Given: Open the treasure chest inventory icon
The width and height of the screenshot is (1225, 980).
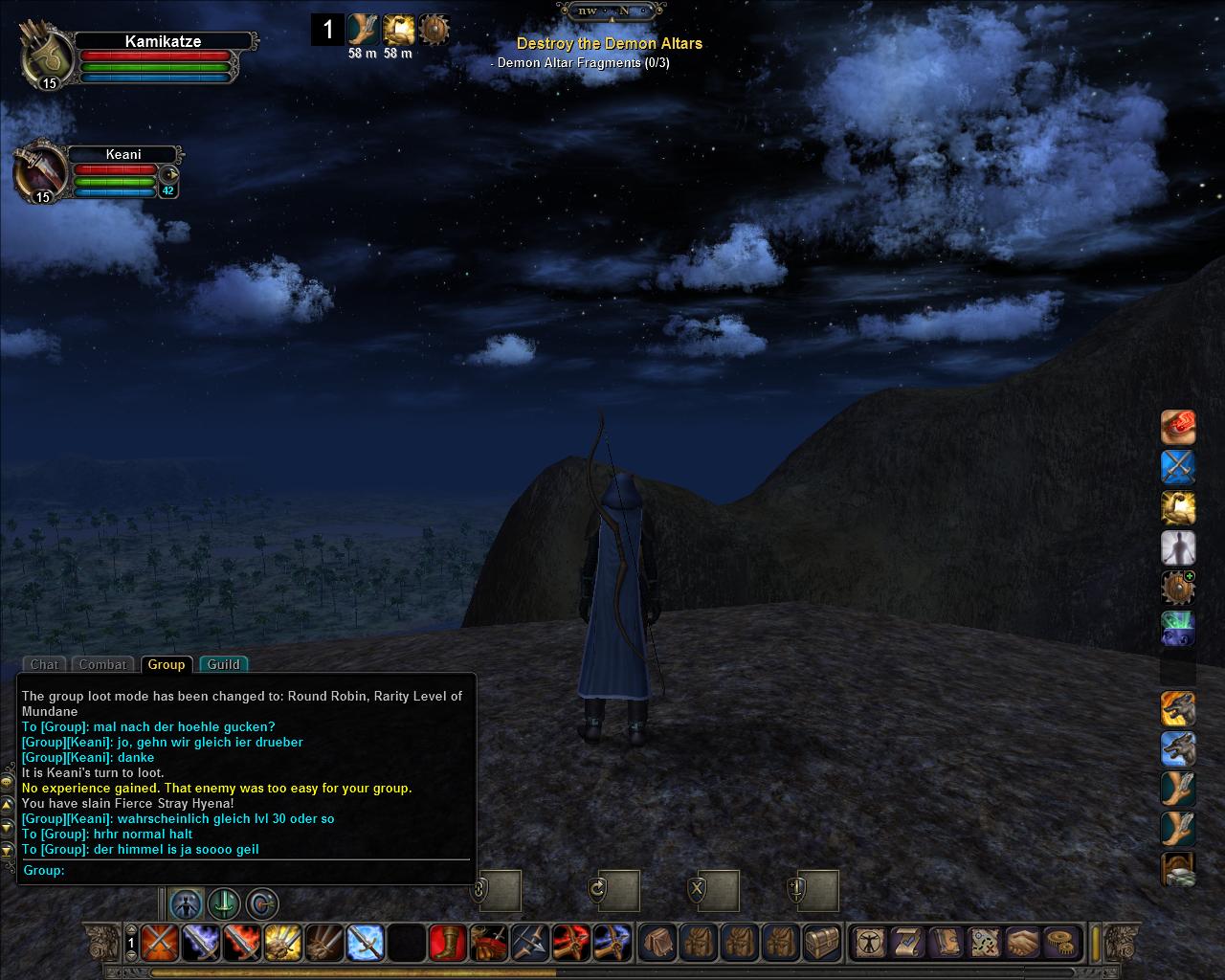Looking at the screenshot, I should point(821,943).
